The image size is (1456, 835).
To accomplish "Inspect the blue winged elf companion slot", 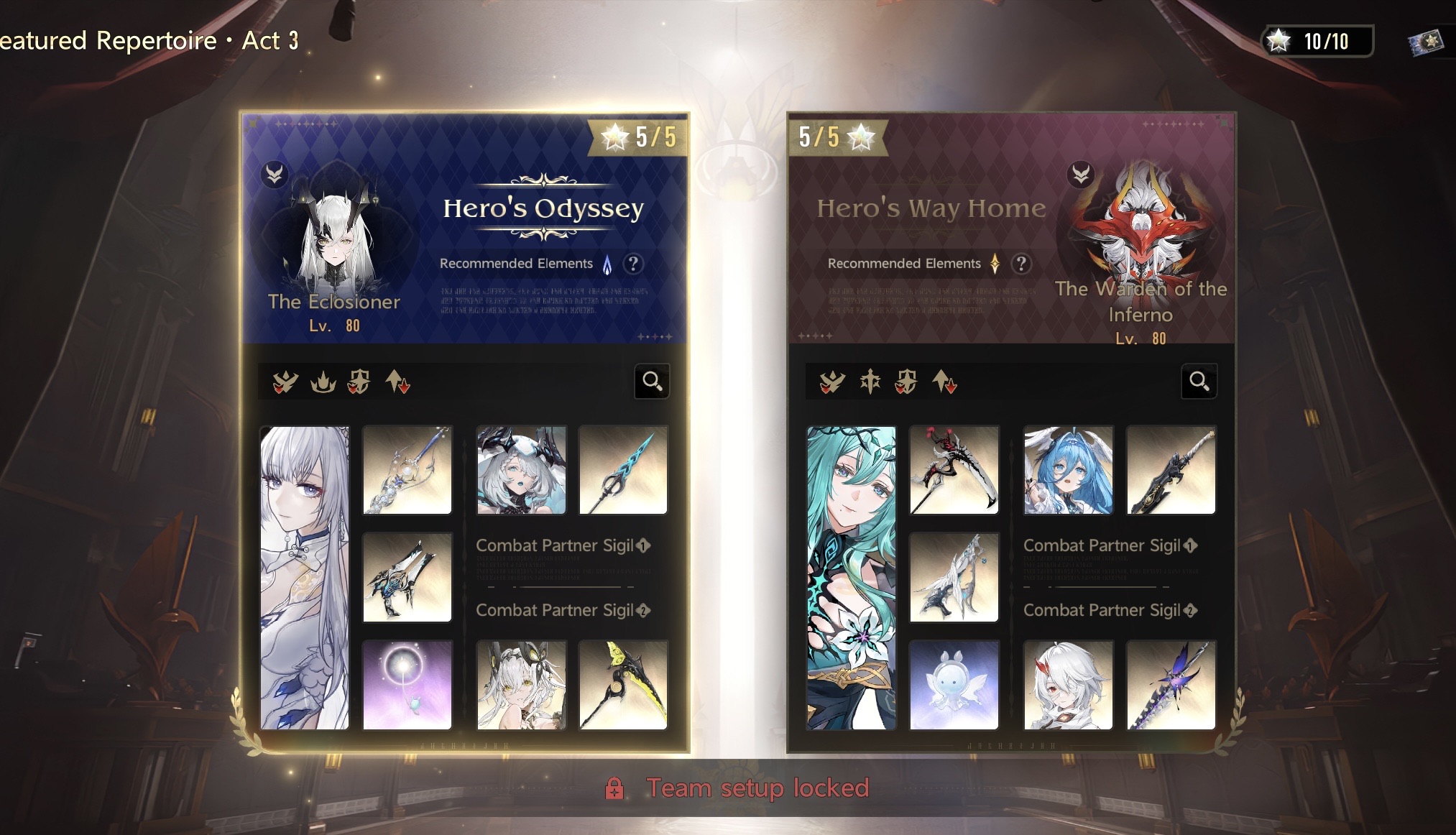I will click(x=954, y=685).
